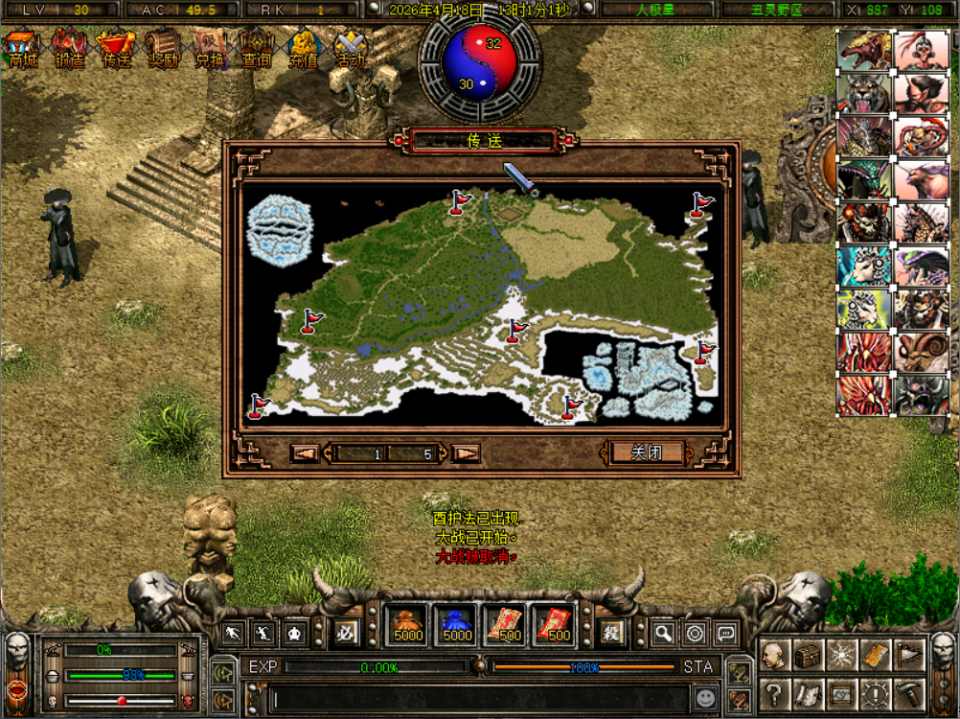
Task: Select the flag on the map's northeast corner
Action: pos(701,205)
